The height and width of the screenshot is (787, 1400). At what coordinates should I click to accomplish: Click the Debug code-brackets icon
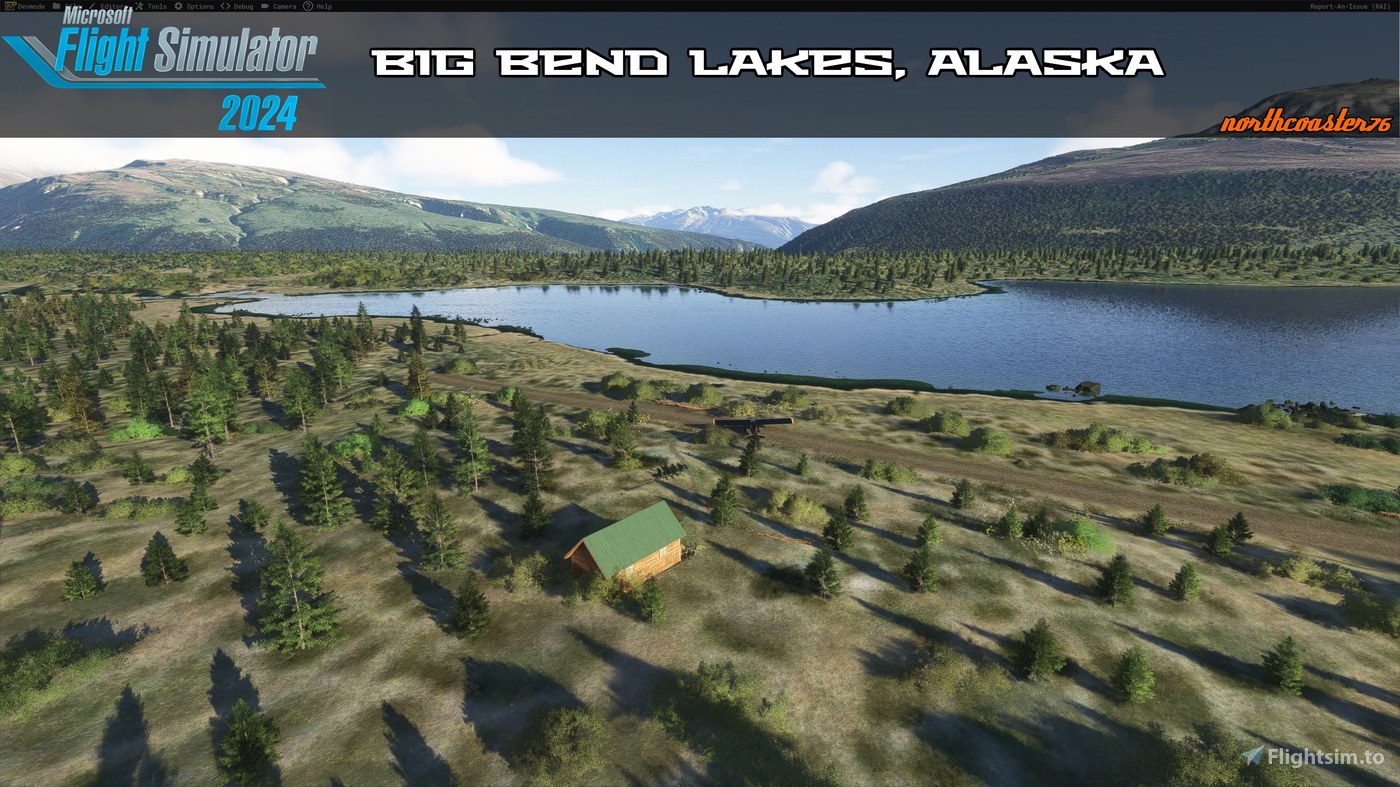[x=224, y=5]
